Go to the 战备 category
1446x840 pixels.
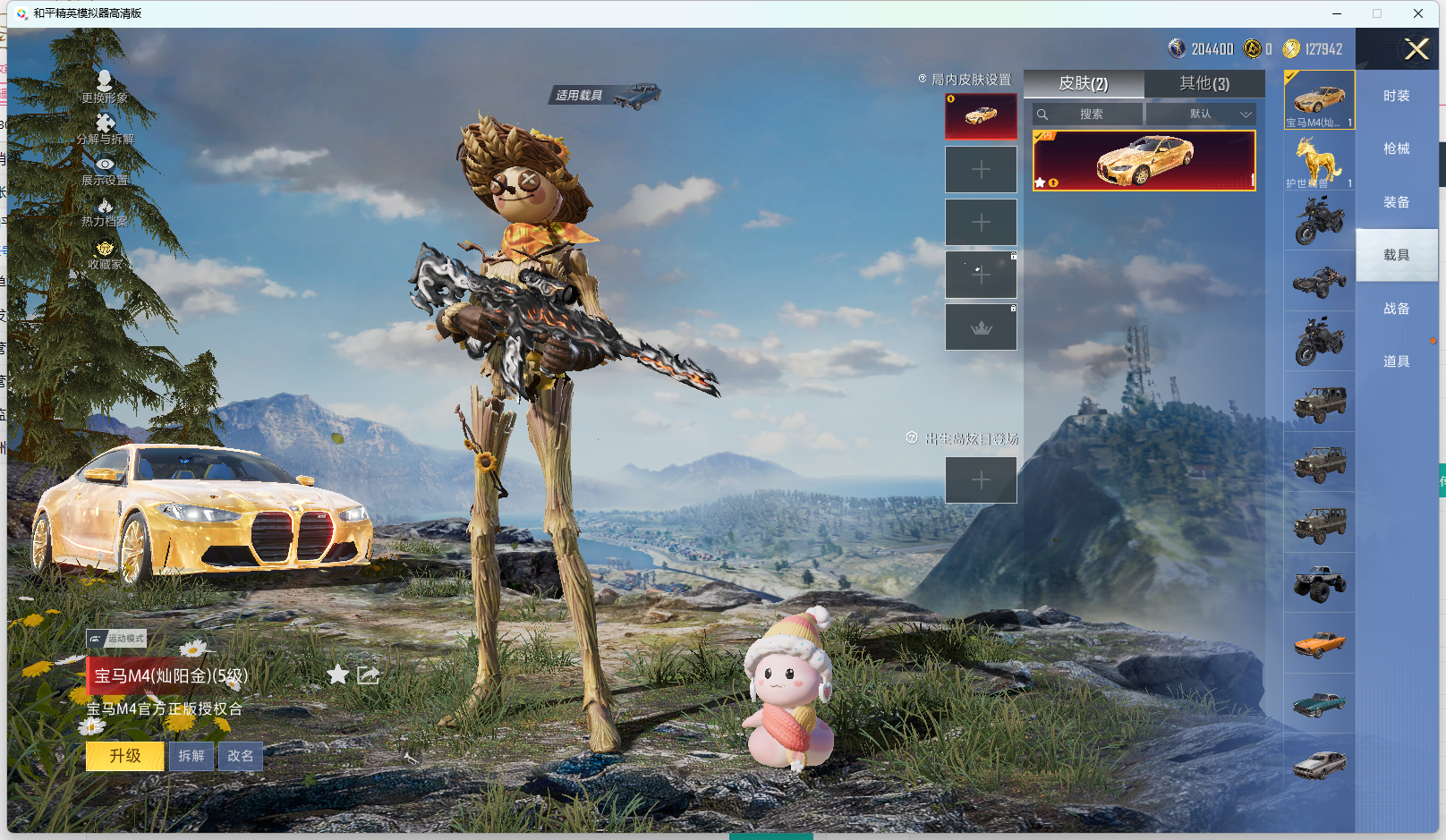pyautogui.click(x=1396, y=309)
